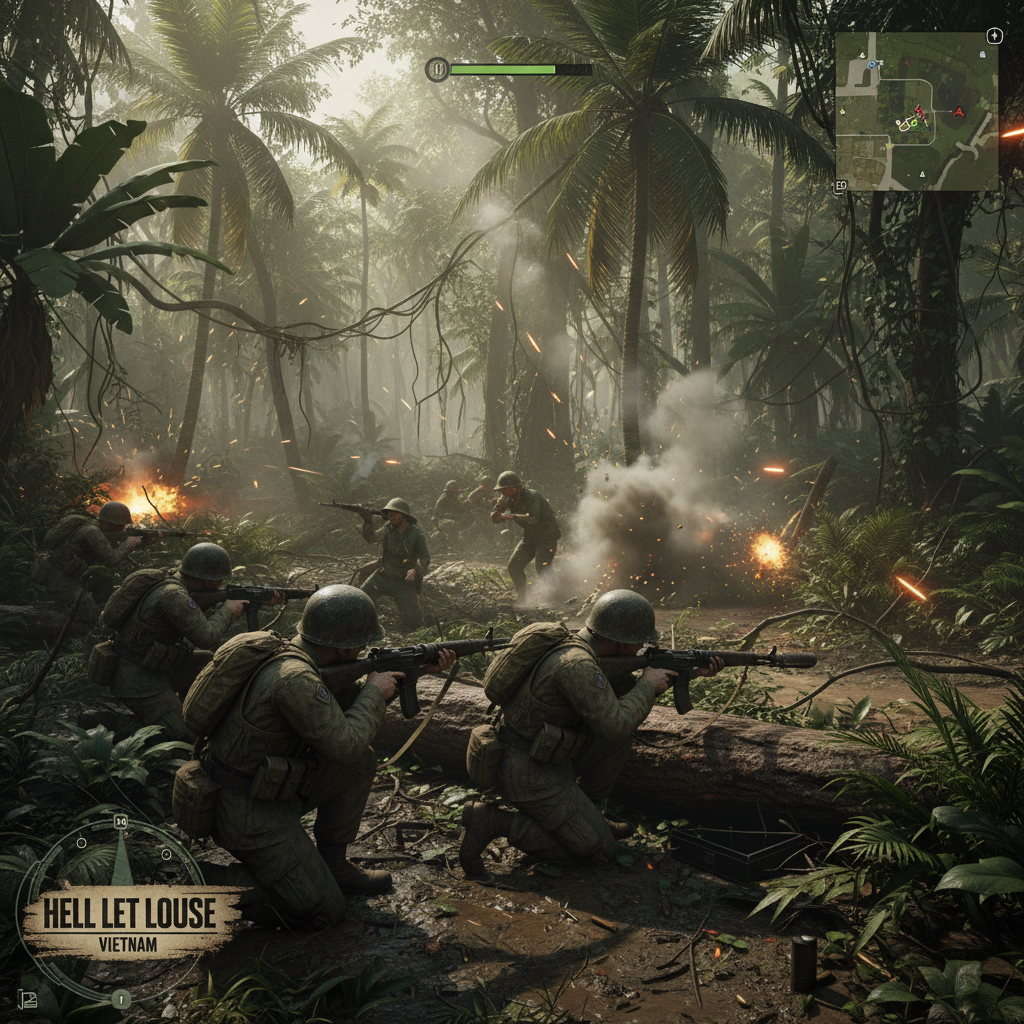Click the small icon at minimap's bottom-left corner
1024x1024 pixels.
pyautogui.click(x=841, y=186)
